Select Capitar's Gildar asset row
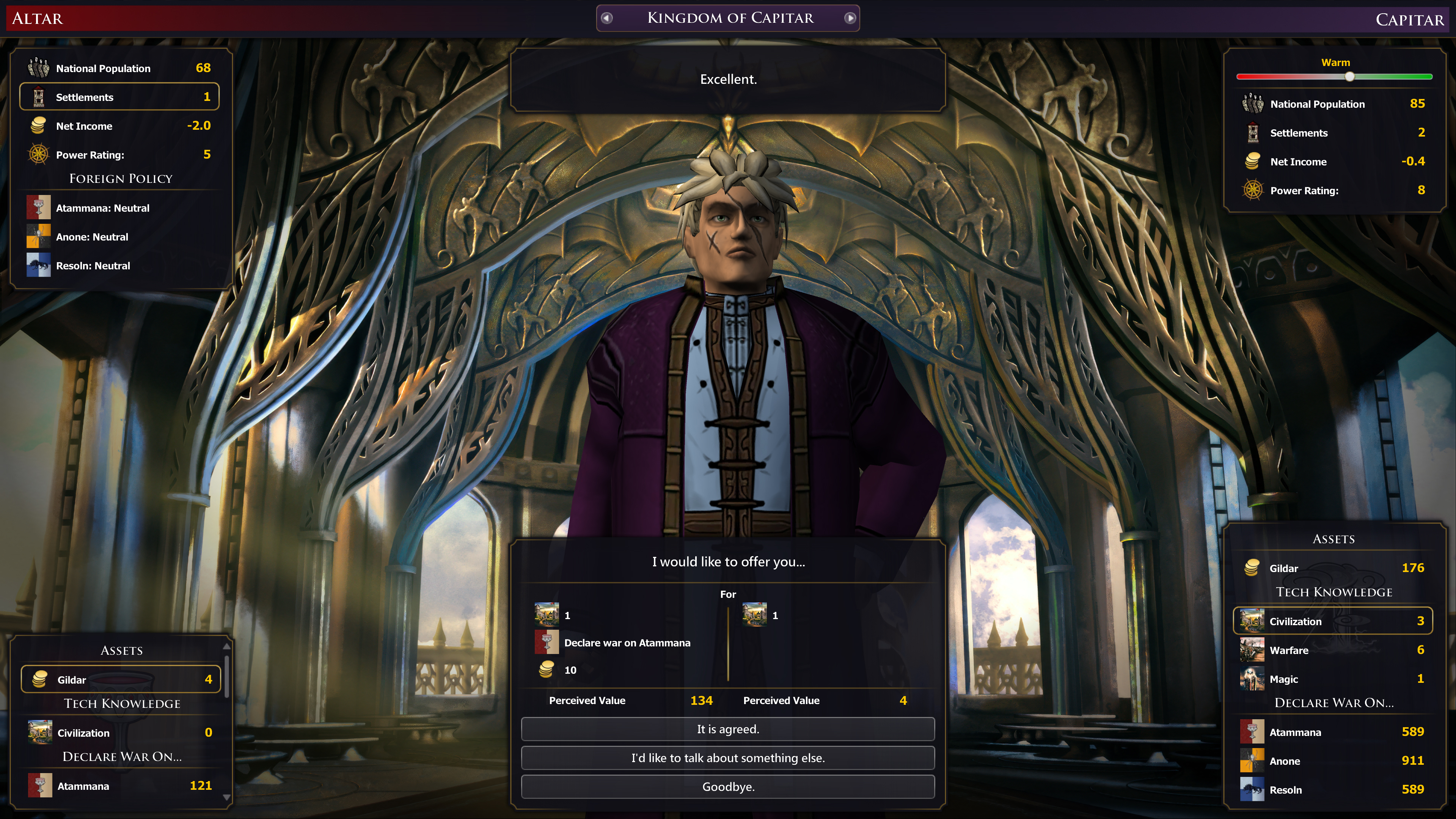This screenshot has width=1456, height=819. pos(1333,568)
